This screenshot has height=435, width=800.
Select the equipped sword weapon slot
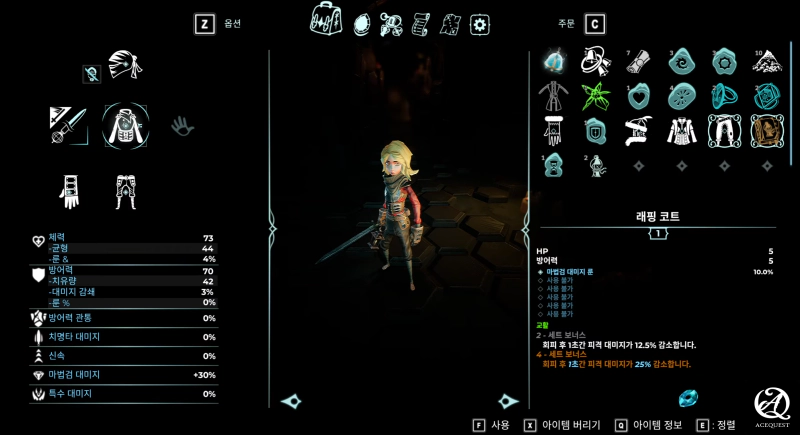(x=68, y=125)
